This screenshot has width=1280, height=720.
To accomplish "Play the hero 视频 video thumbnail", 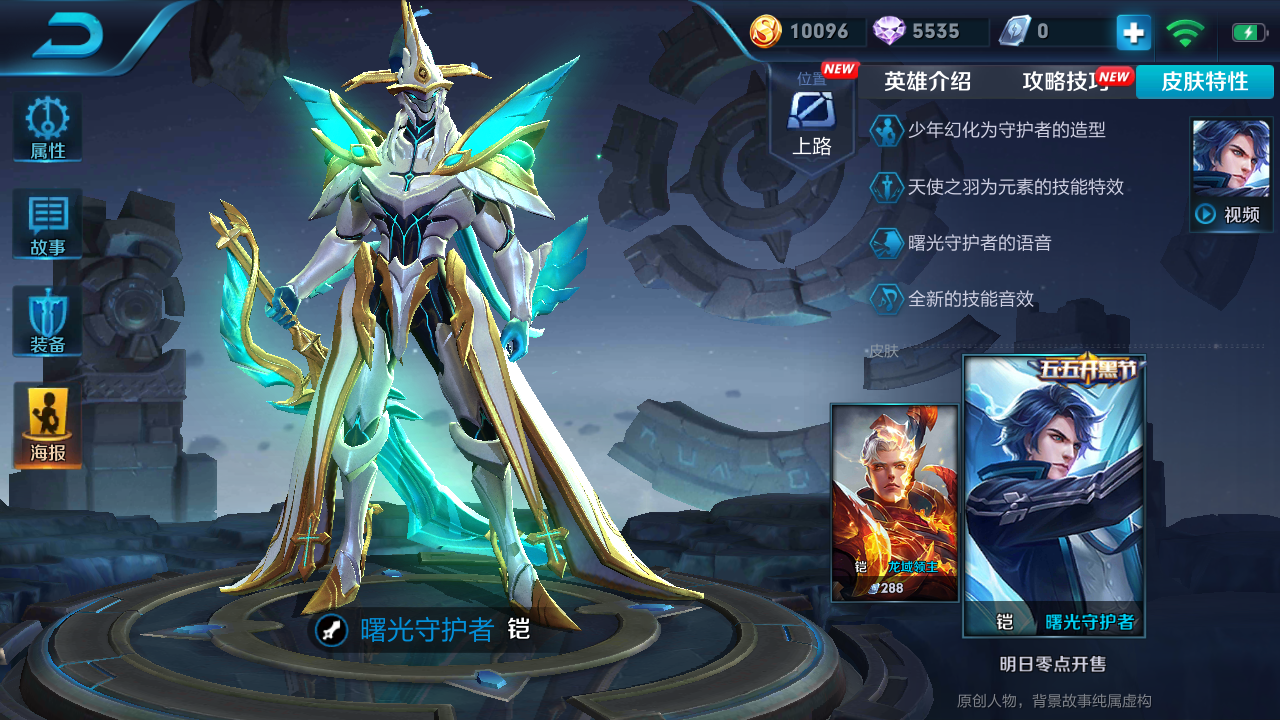I will pyautogui.click(x=1230, y=175).
